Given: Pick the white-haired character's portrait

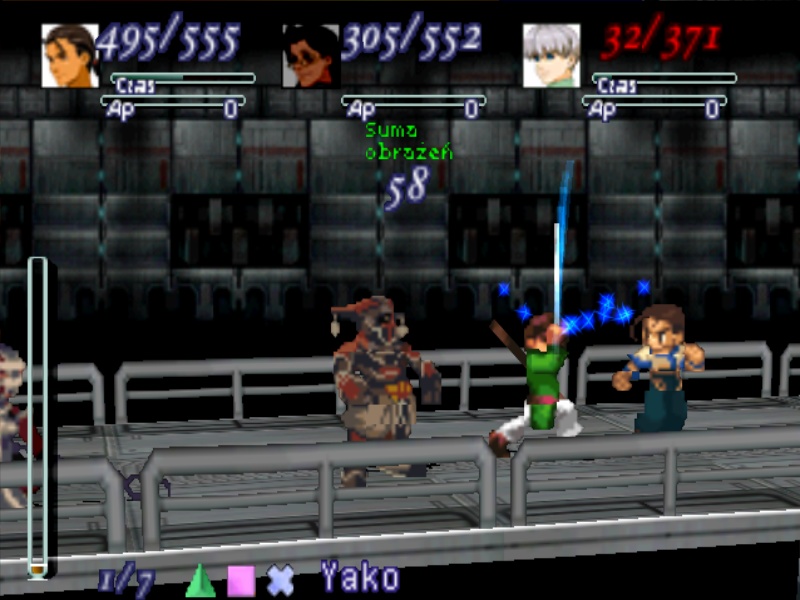Looking at the screenshot, I should [551, 56].
